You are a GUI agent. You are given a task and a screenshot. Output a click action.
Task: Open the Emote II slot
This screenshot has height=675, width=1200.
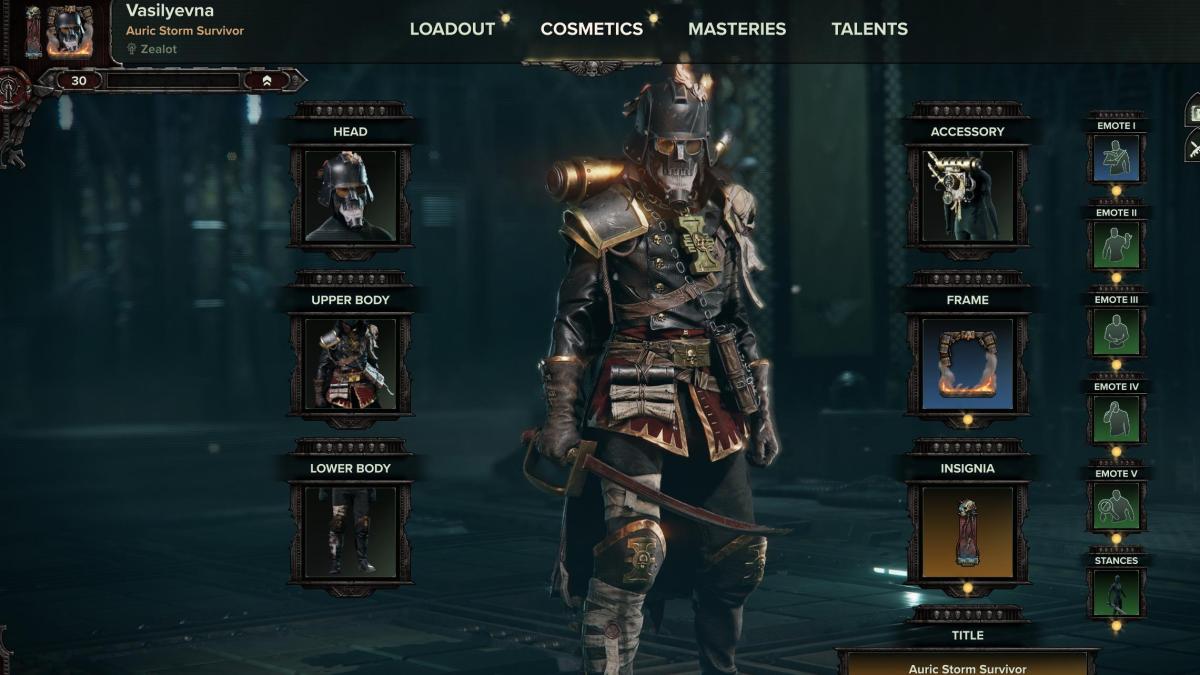pyautogui.click(x=1116, y=245)
